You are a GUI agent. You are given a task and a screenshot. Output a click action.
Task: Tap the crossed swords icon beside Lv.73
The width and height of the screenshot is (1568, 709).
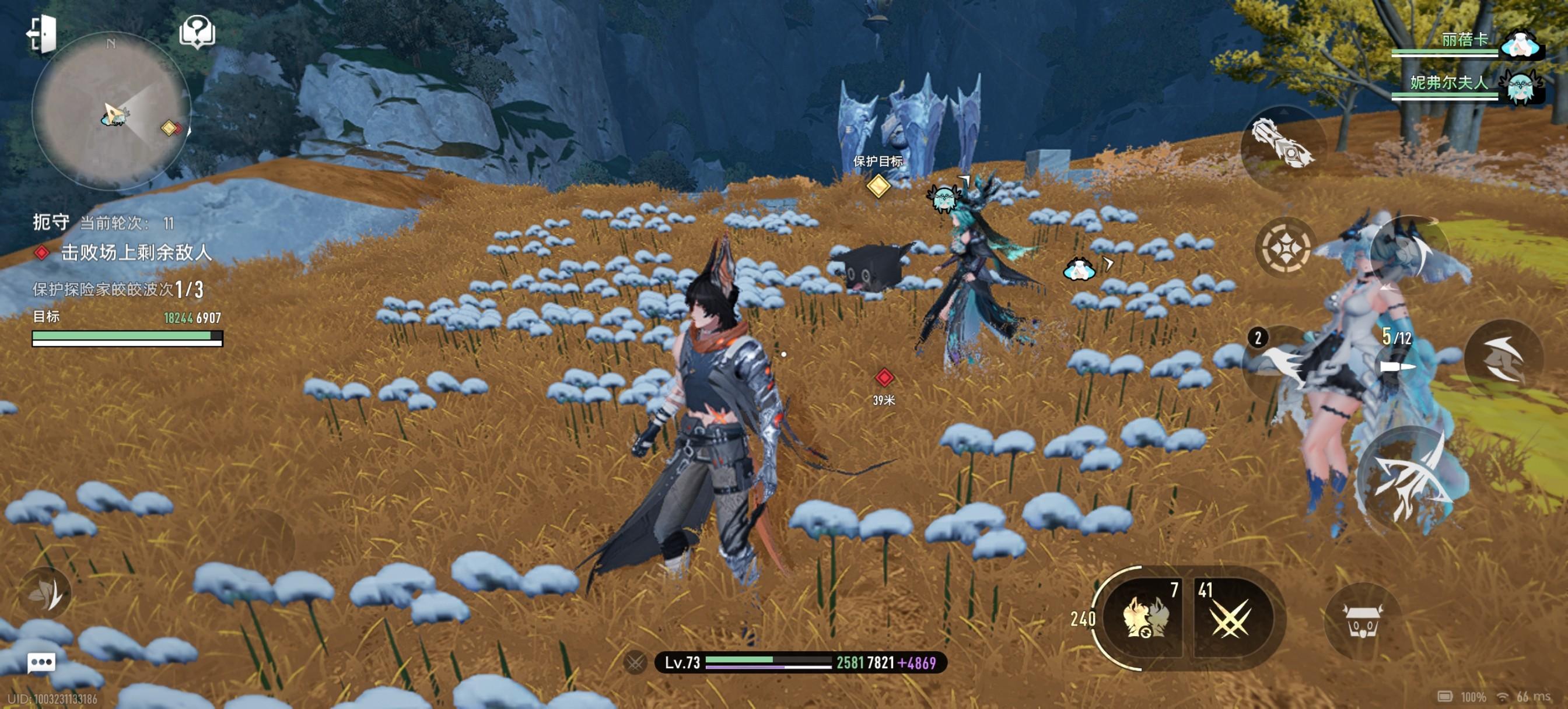click(635, 662)
